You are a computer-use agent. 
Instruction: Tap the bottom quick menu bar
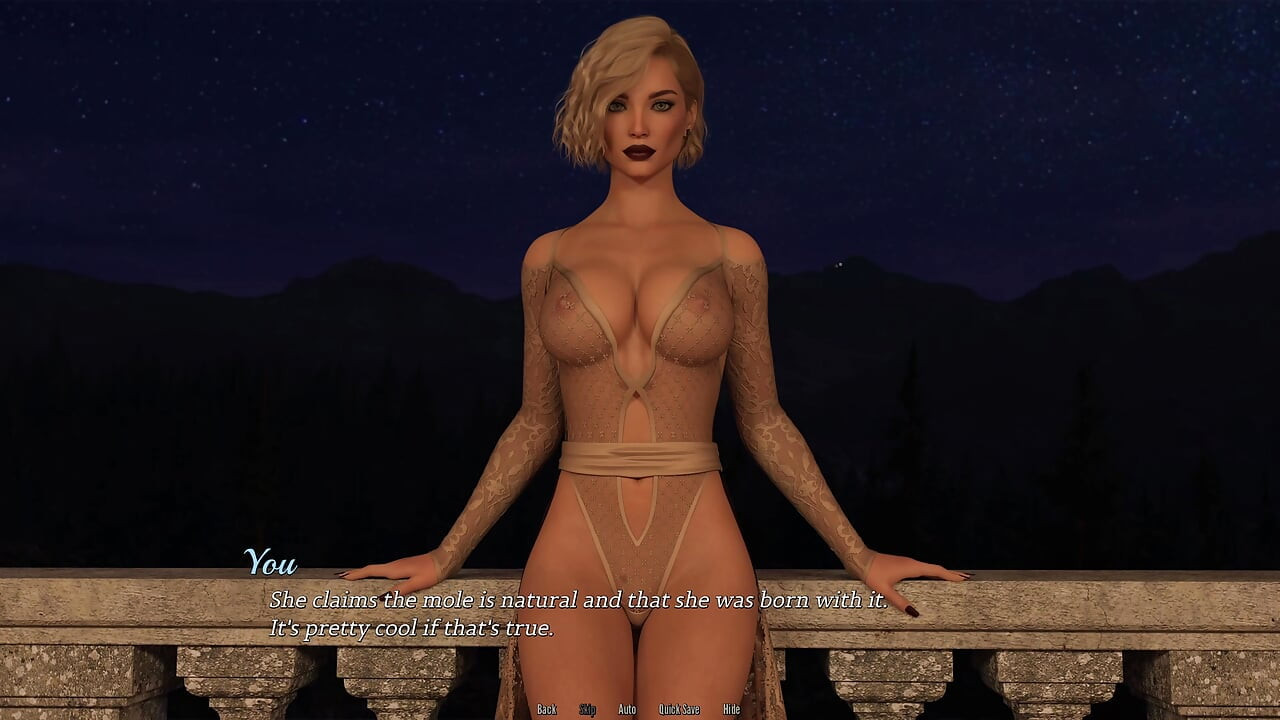640,707
